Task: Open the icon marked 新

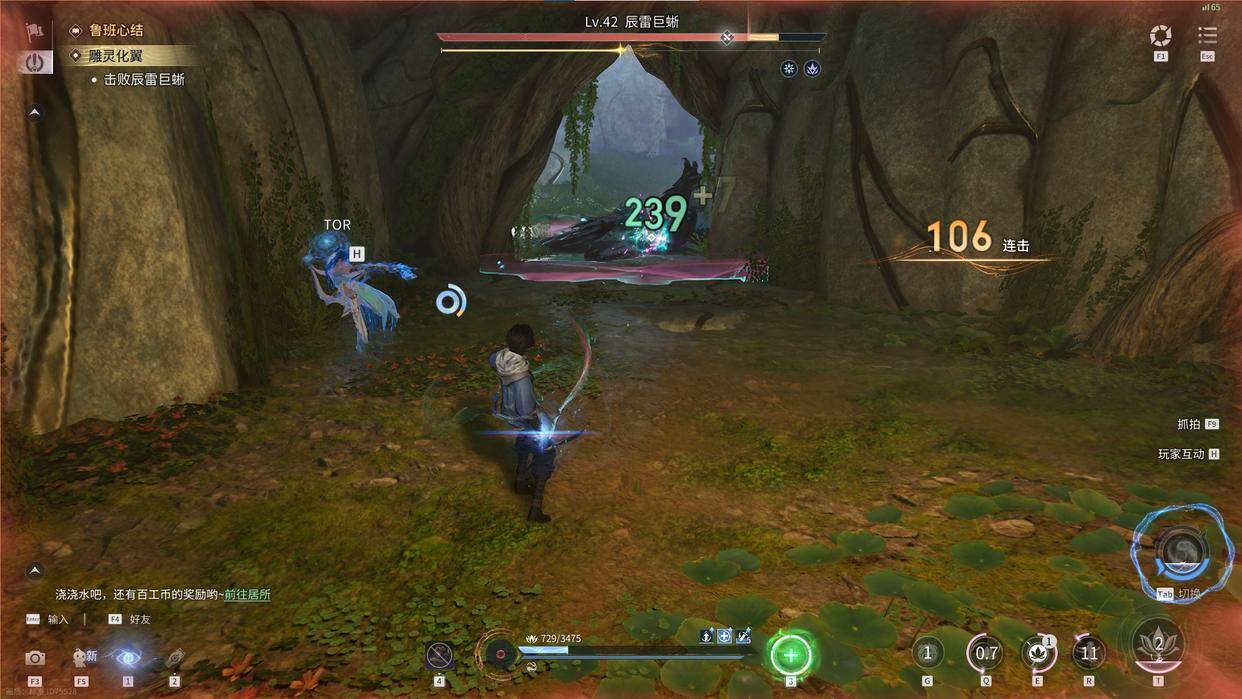Action: 83,657
